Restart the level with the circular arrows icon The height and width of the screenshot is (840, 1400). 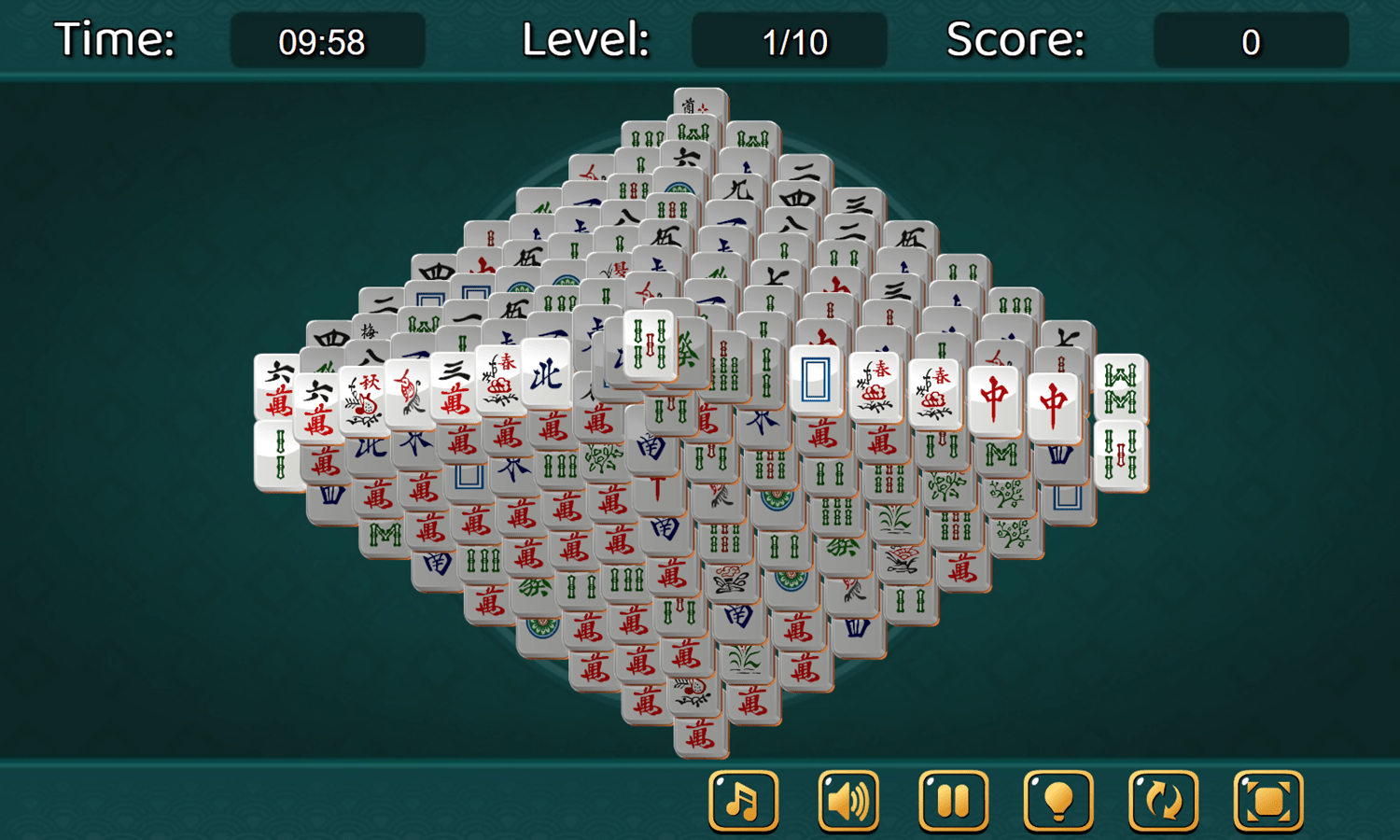1165,801
